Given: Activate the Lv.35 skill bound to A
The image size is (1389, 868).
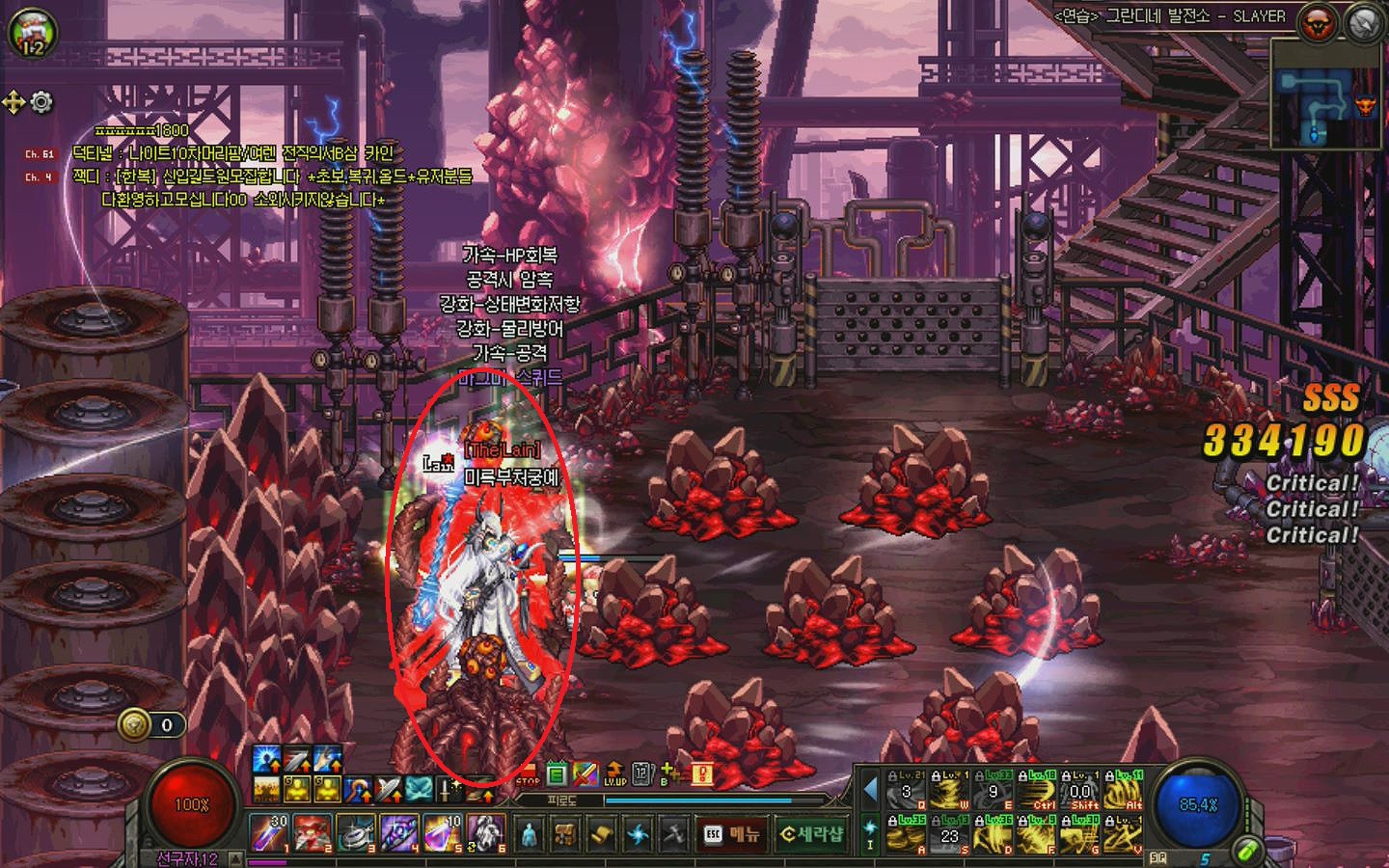Looking at the screenshot, I should 906,835.
